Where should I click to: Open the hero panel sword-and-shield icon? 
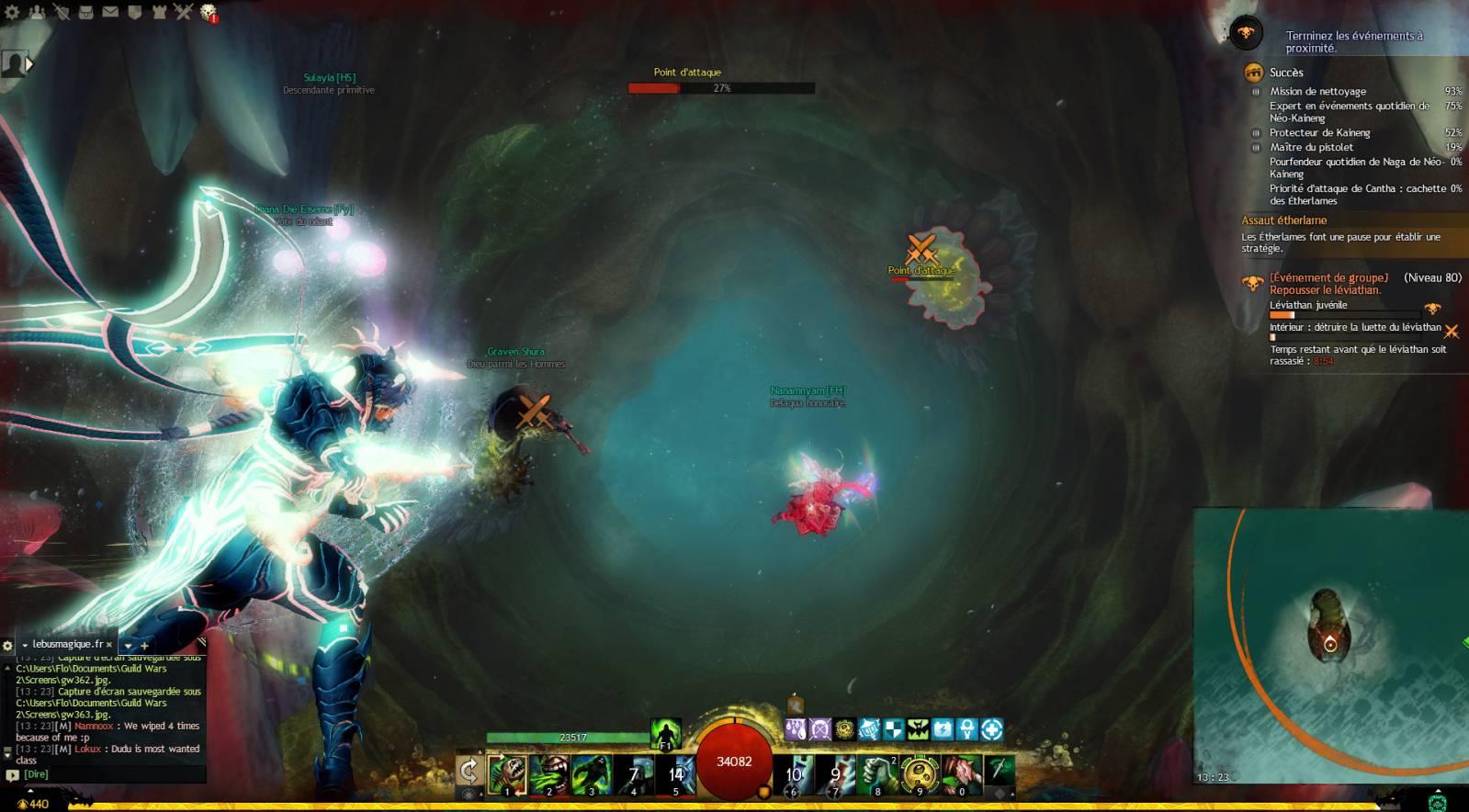tap(62, 12)
